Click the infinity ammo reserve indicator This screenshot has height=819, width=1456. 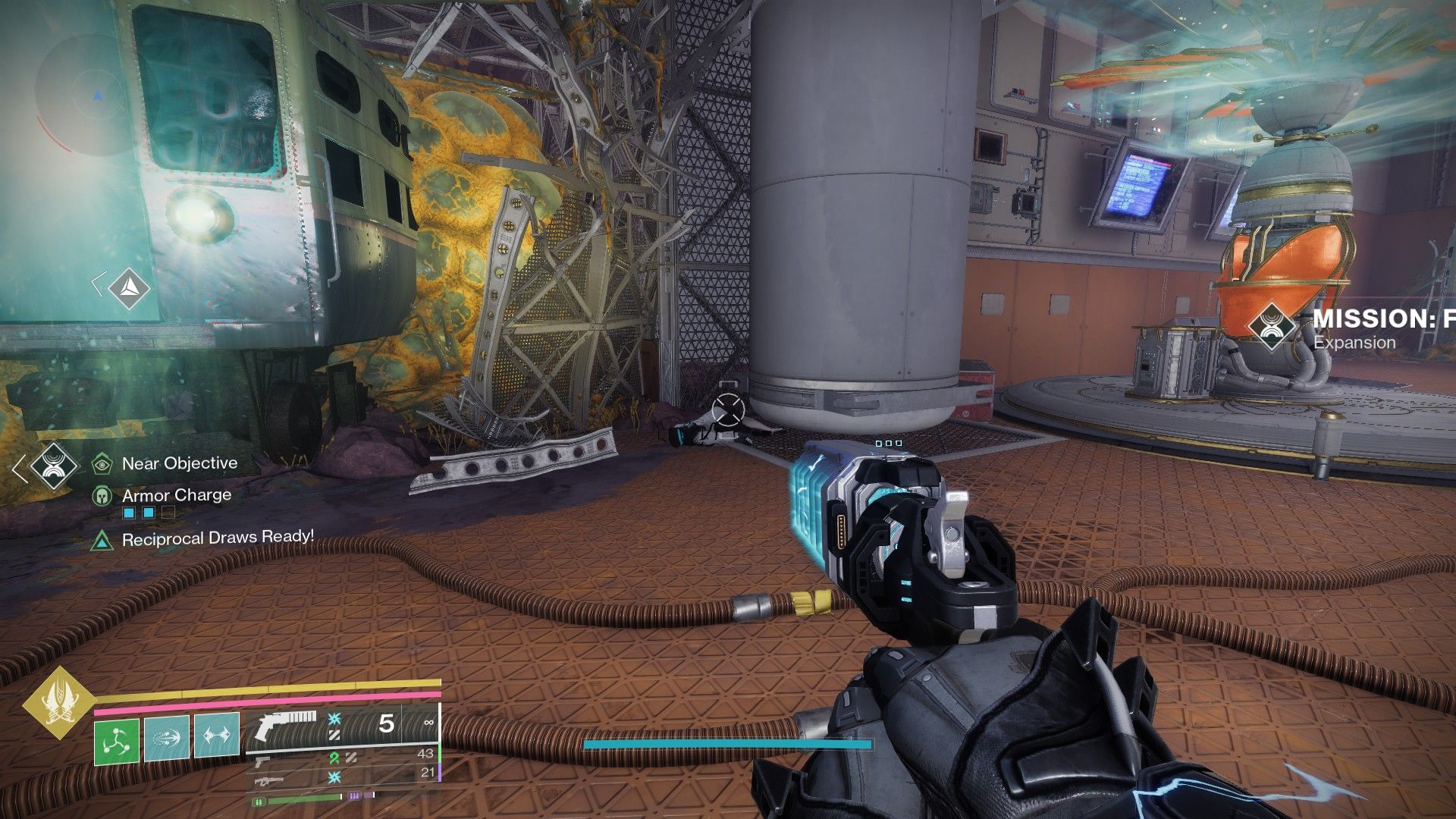[429, 723]
